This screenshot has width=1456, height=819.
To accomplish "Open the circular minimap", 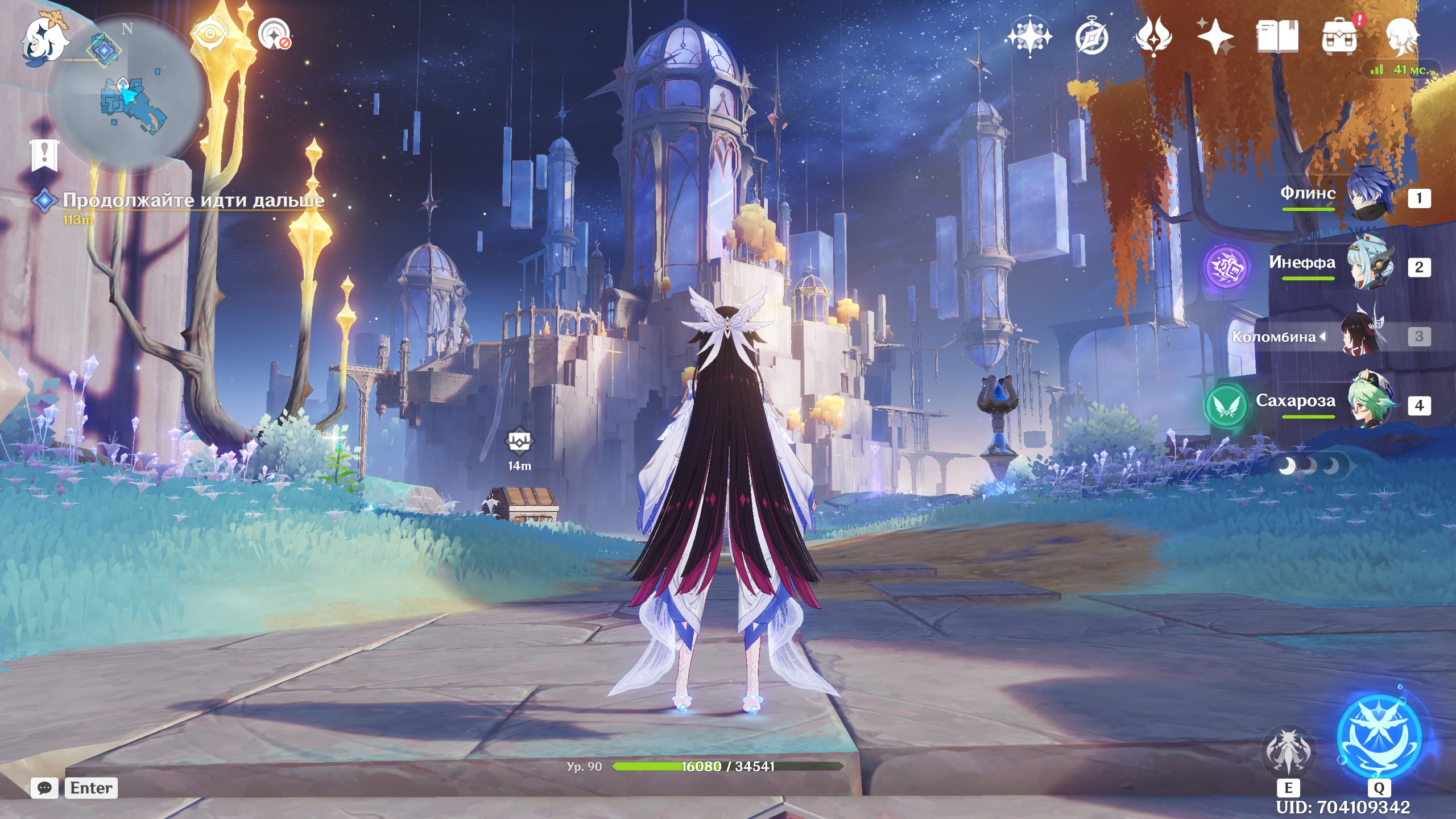I will [x=126, y=92].
